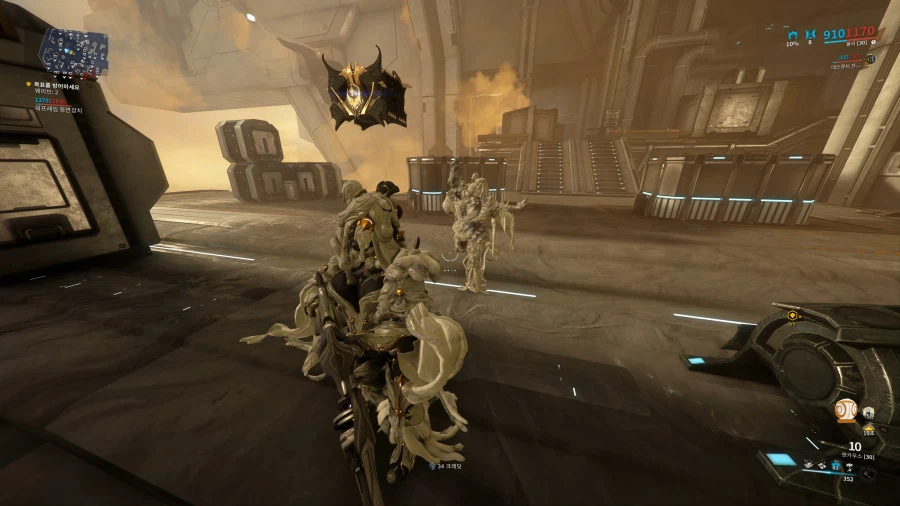Image resolution: width=900 pixels, height=506 pixels.
Task: Click the companion portrait icon
Action: click(x=869, y=412)
